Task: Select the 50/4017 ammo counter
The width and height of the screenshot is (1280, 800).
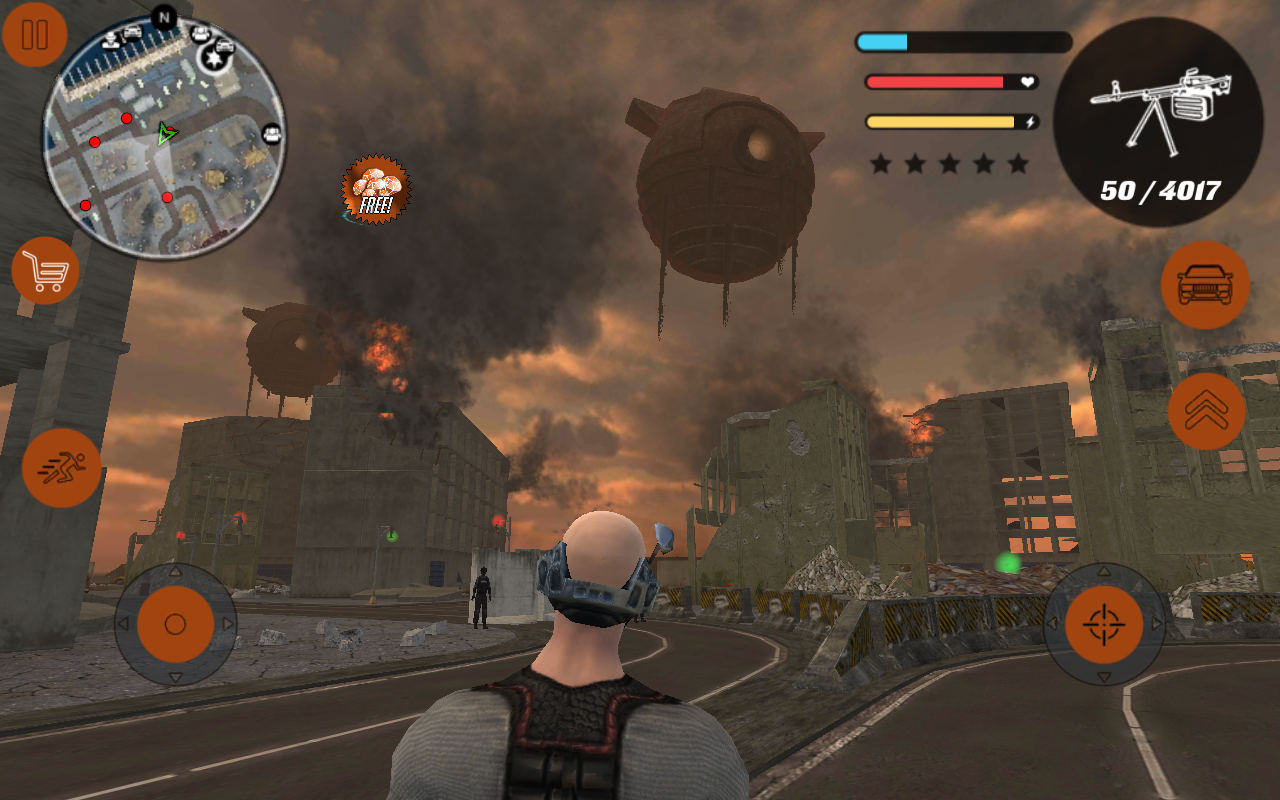Action: [1163, 190]
